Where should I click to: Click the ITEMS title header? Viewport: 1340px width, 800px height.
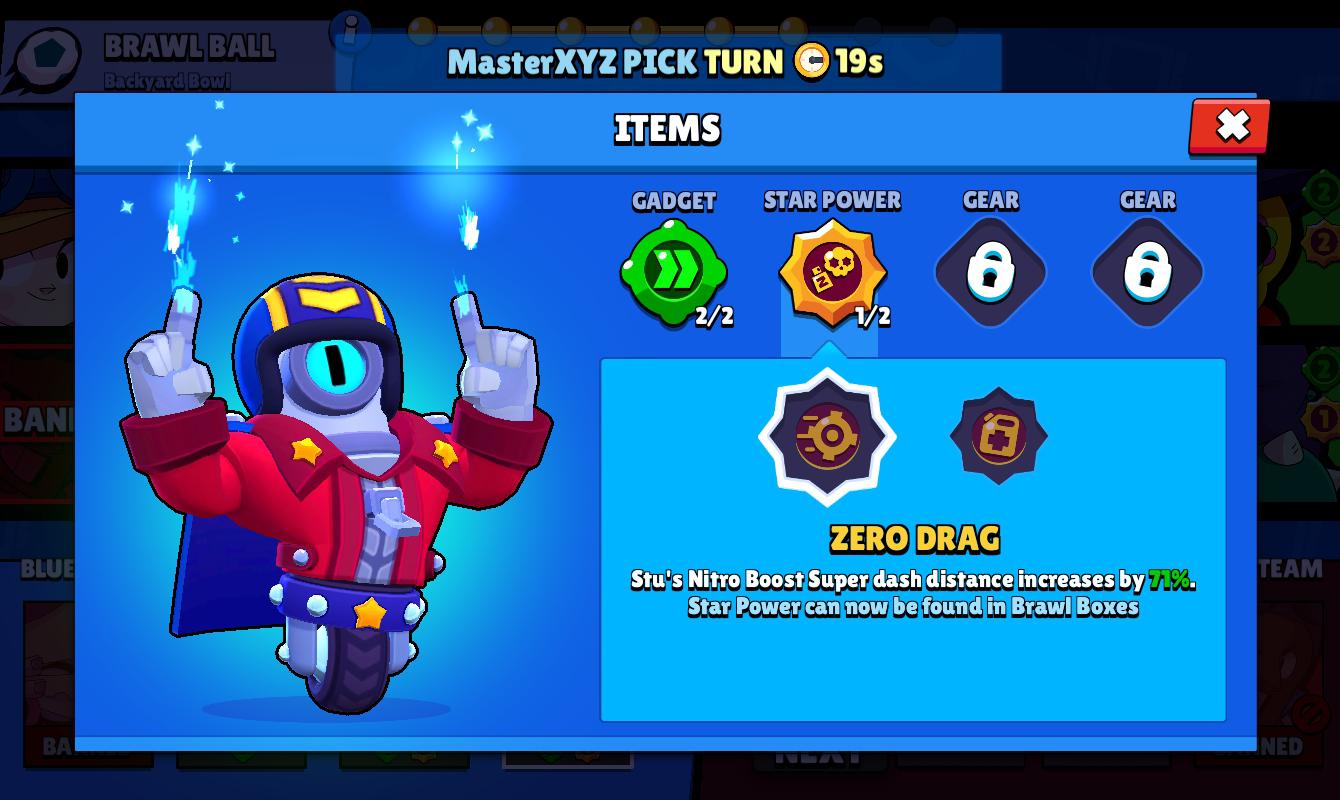(x=667, y=129)
